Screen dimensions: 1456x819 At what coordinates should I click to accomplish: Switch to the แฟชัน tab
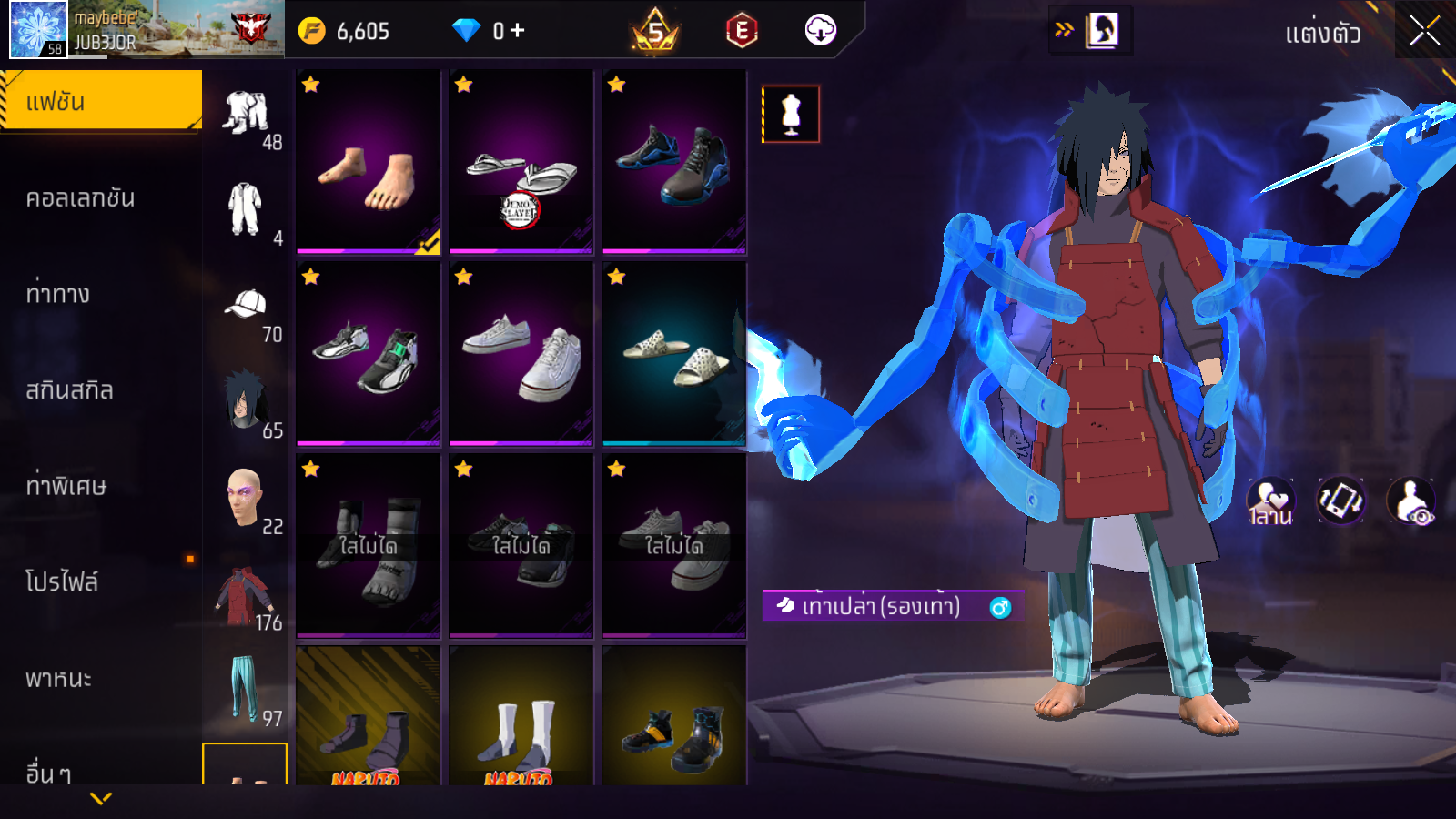(x=101, y=101)
